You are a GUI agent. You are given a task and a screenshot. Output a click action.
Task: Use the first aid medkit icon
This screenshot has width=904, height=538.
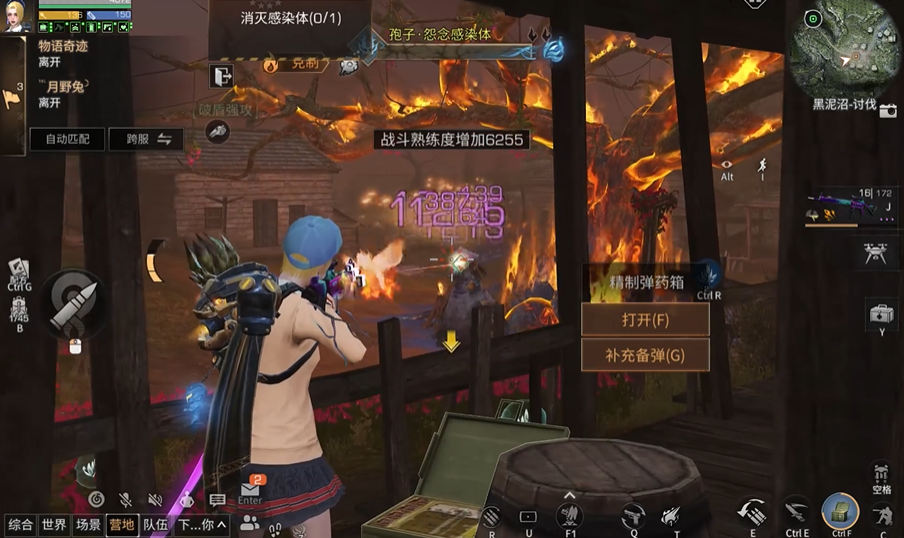click(881, 314)
